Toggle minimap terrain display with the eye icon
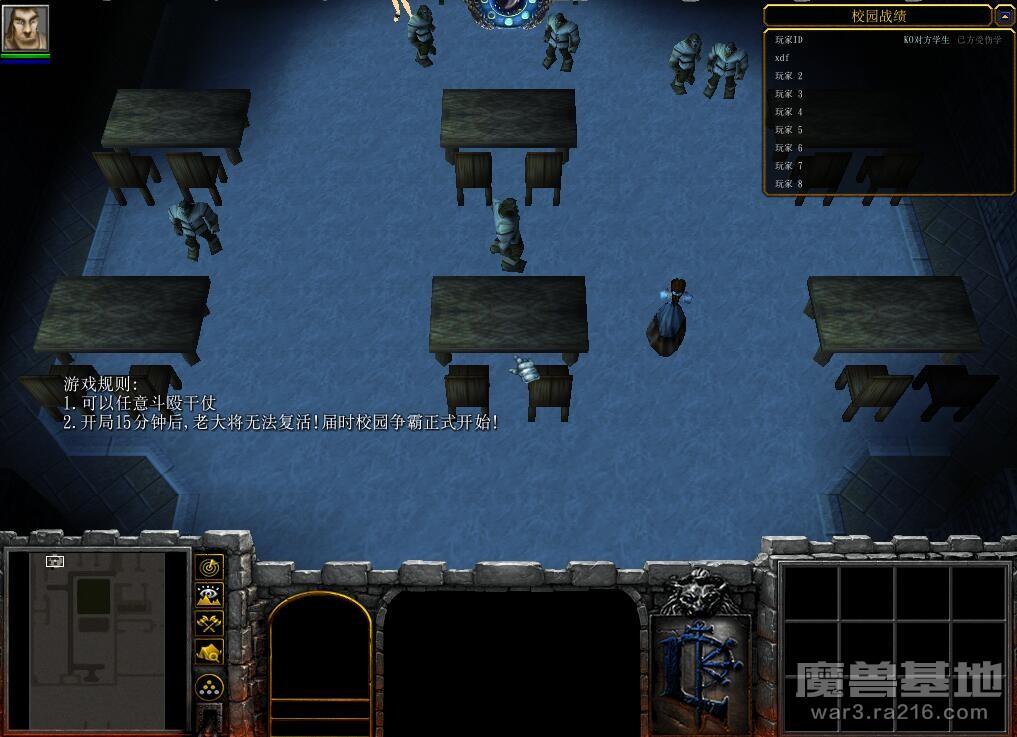 pos(208,596)
